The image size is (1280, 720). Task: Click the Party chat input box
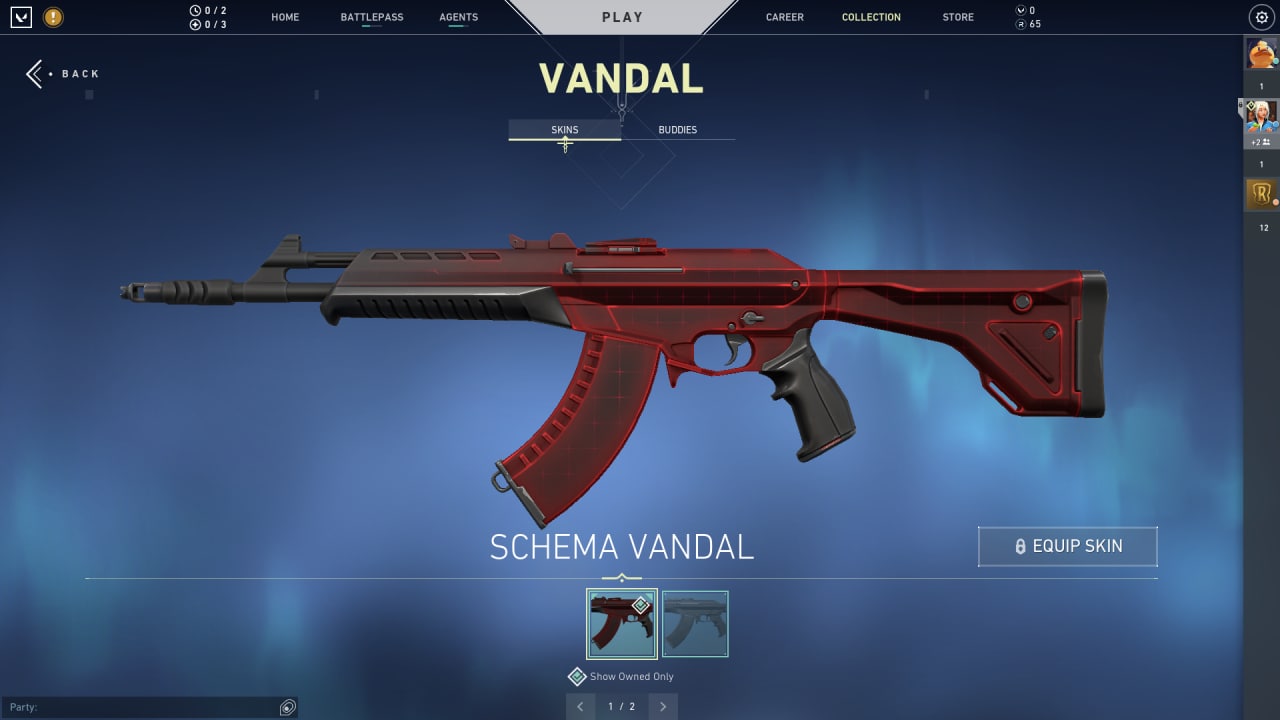click(x=140, y=708)
